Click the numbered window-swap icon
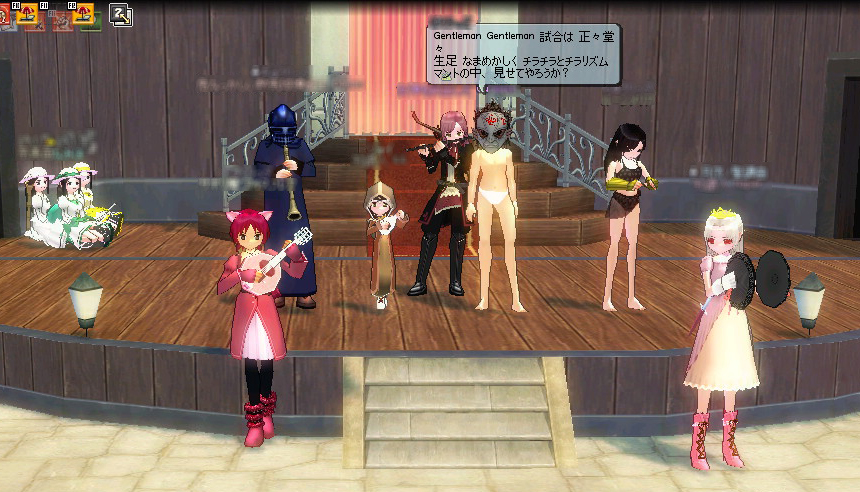Viewport: 860px width, 492px height. pyautogui.click(x=121, y=14)
